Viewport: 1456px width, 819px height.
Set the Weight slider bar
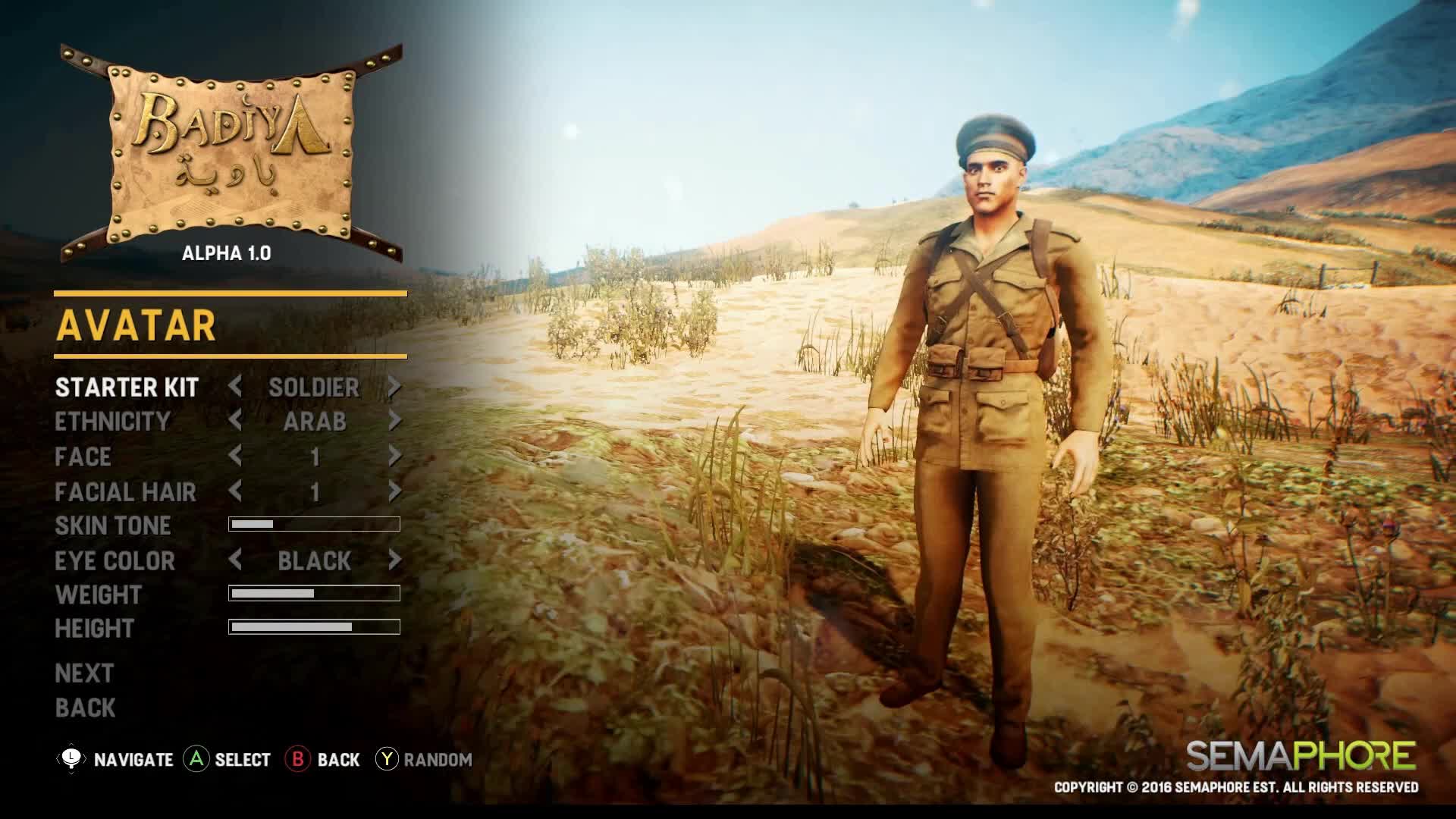click(x=314, y=593)
